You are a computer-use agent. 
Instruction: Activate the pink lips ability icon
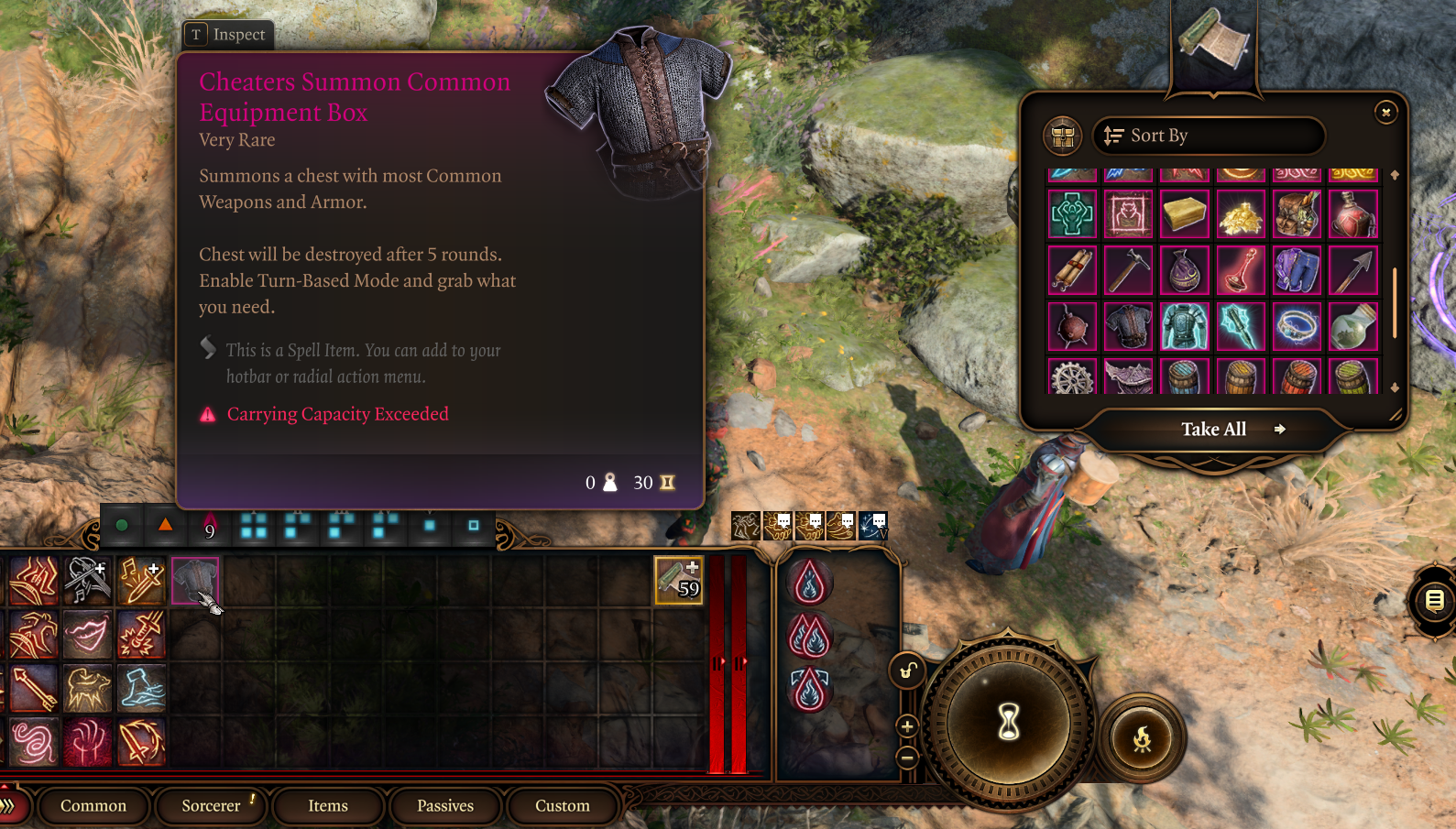click(87, 634)
